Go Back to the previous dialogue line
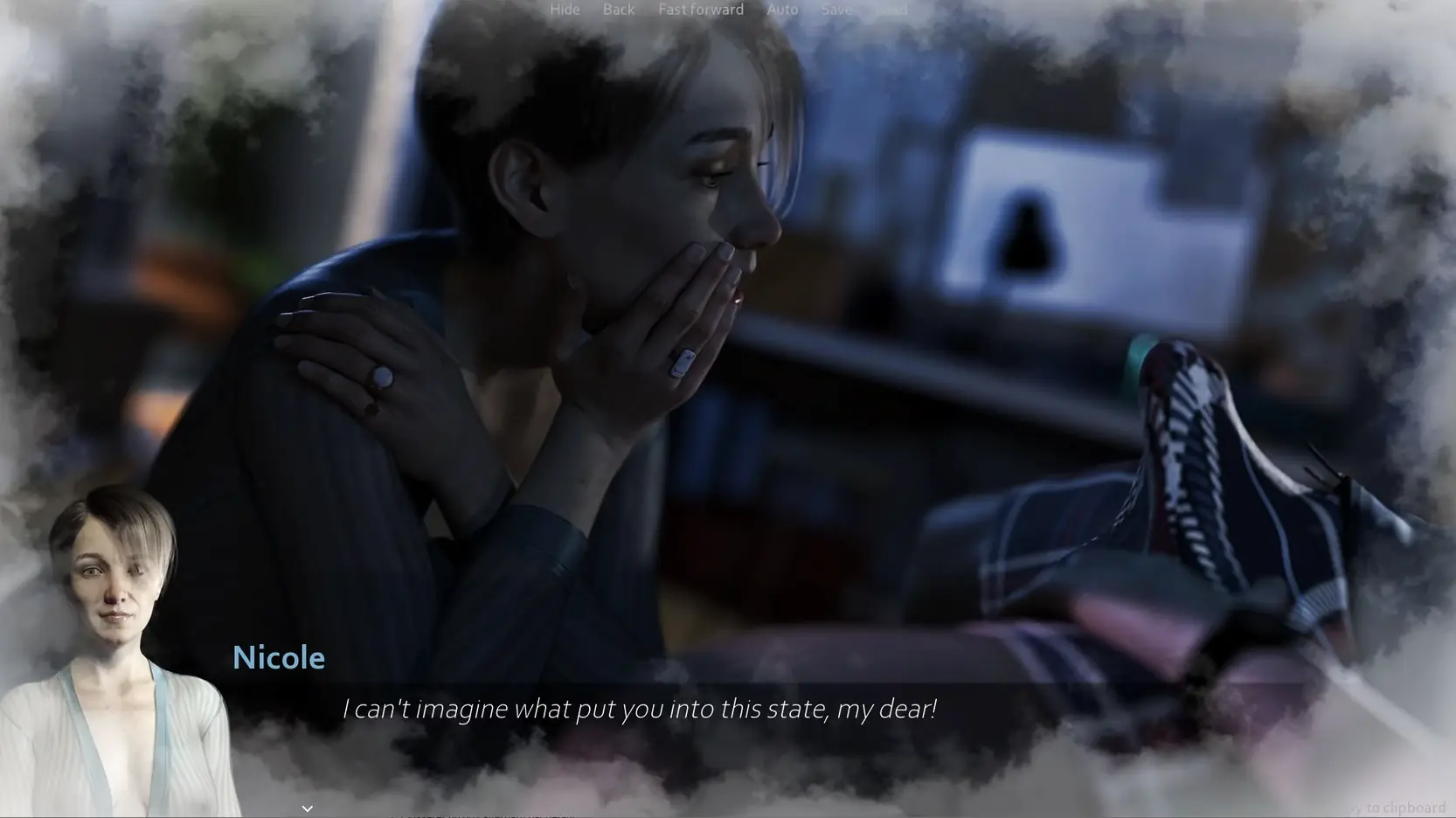This screenshot has height=818, width=1456. 618,10
